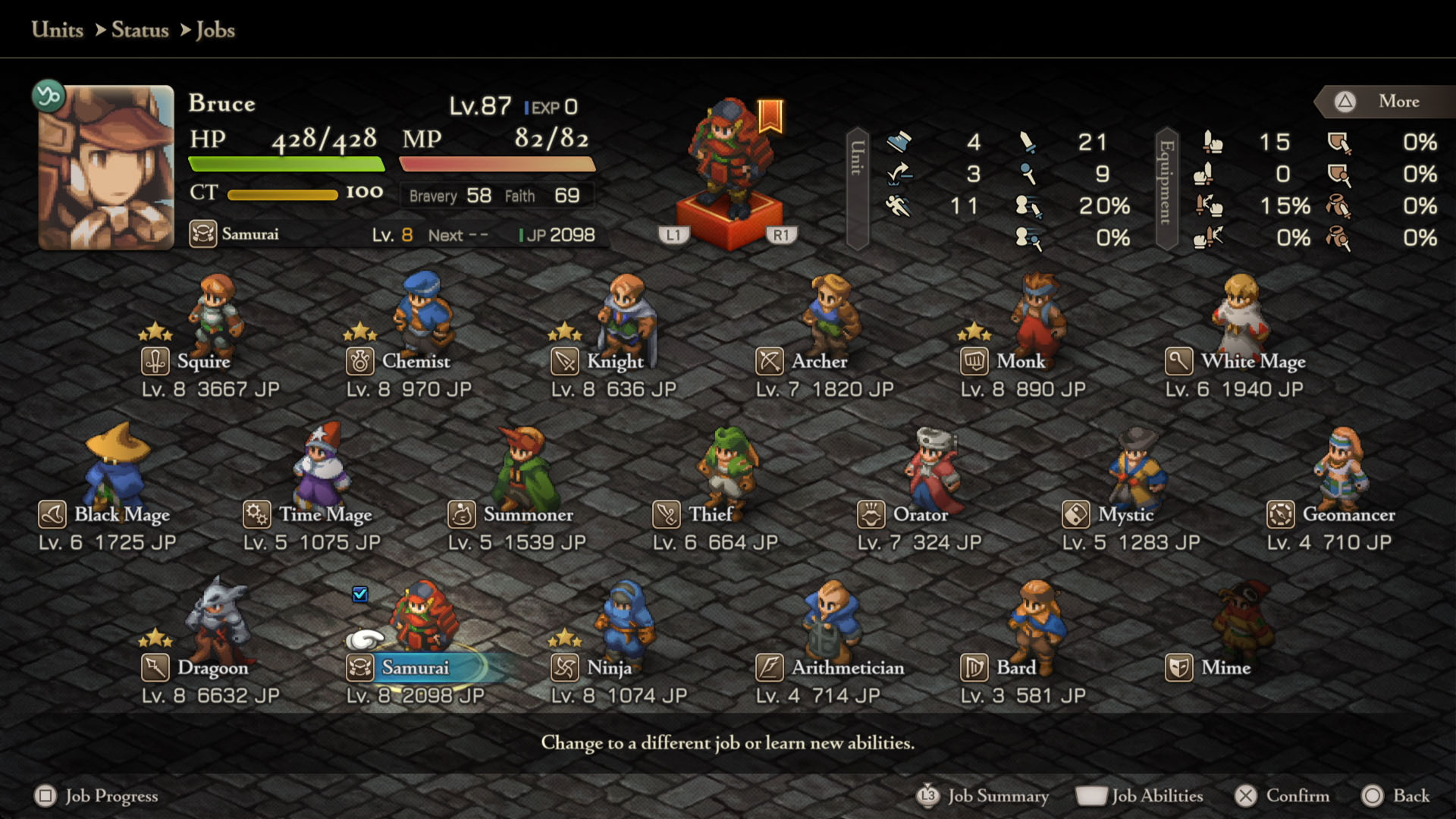The image size is (1456, 819).
Task: Pick the Dragoon job
Action: 212,668
